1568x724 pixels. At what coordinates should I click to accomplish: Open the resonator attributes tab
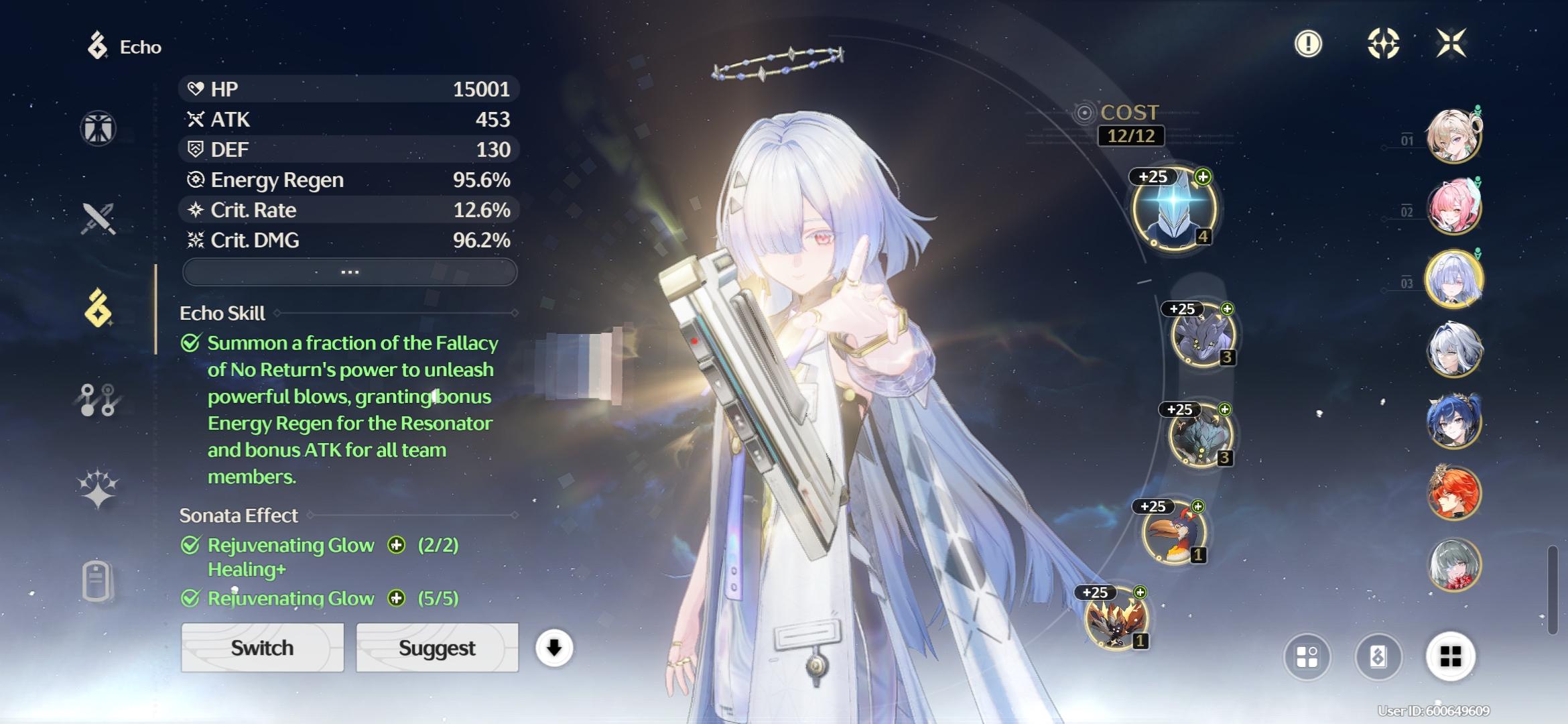pos(99,128)
